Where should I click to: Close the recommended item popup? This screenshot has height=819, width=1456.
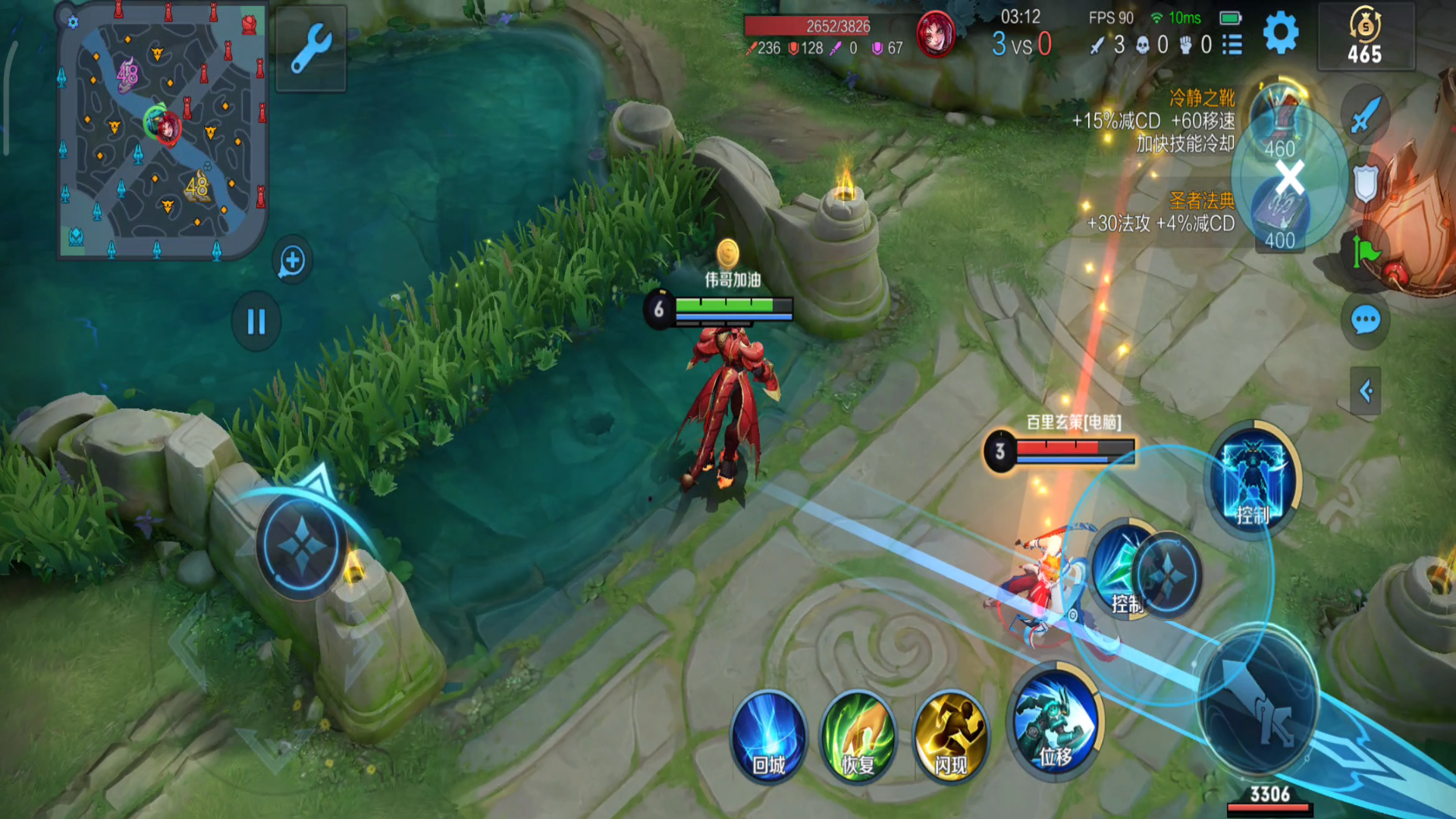click(x=1289, y=177)
